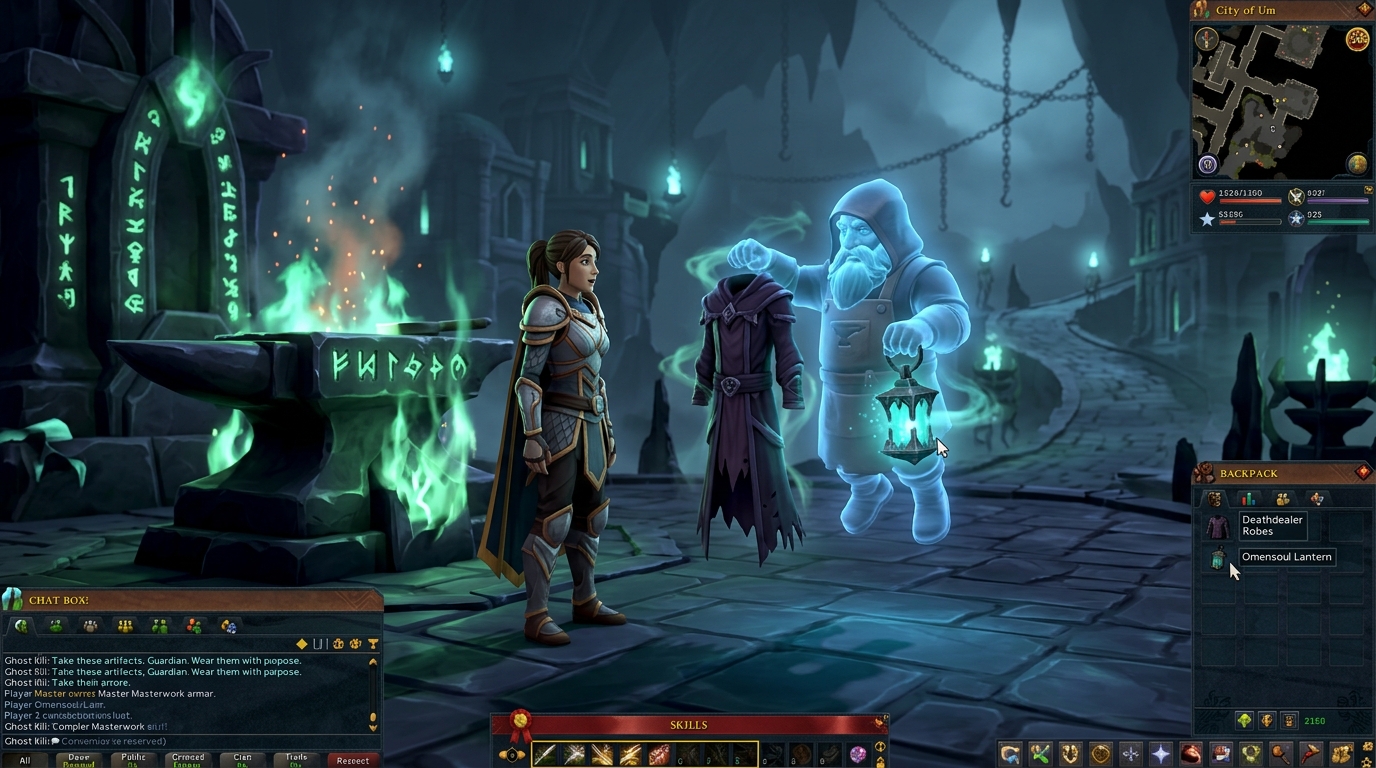Open the two green figures chat tab
The width and height of the screenshot is (1376, 768).
pyautogui.click(x=159, y=627)
